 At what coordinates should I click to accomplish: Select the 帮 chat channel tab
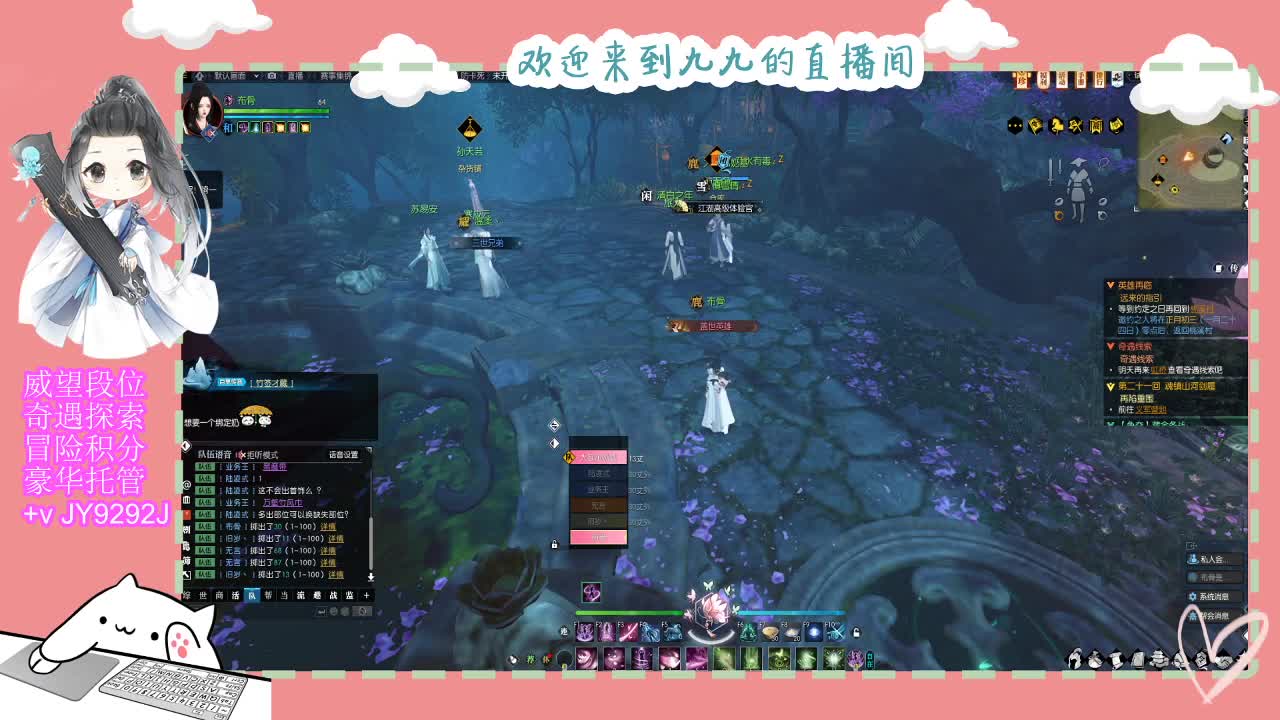pos(266,594)
